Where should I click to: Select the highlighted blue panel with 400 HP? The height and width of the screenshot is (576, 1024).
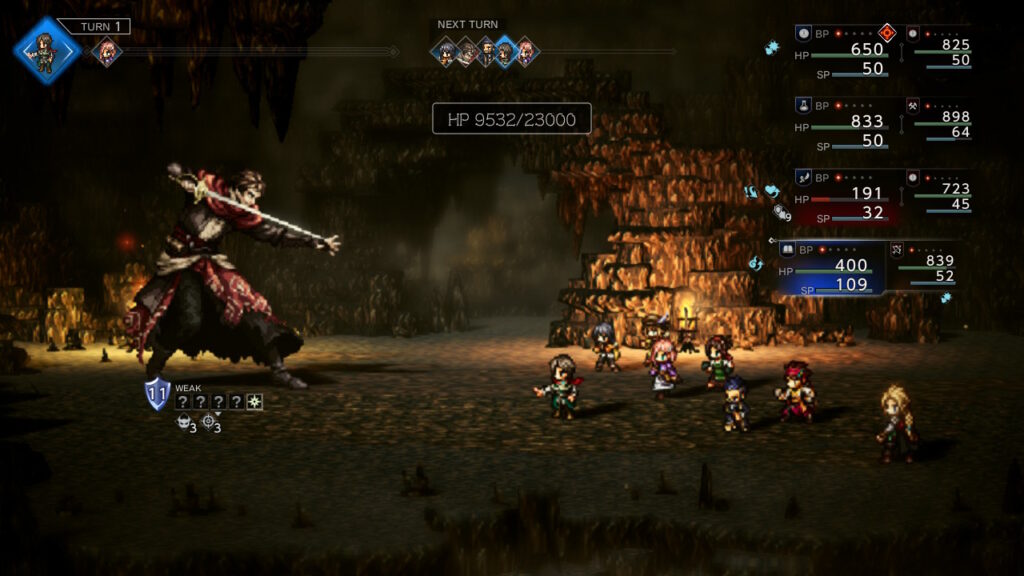830,268
